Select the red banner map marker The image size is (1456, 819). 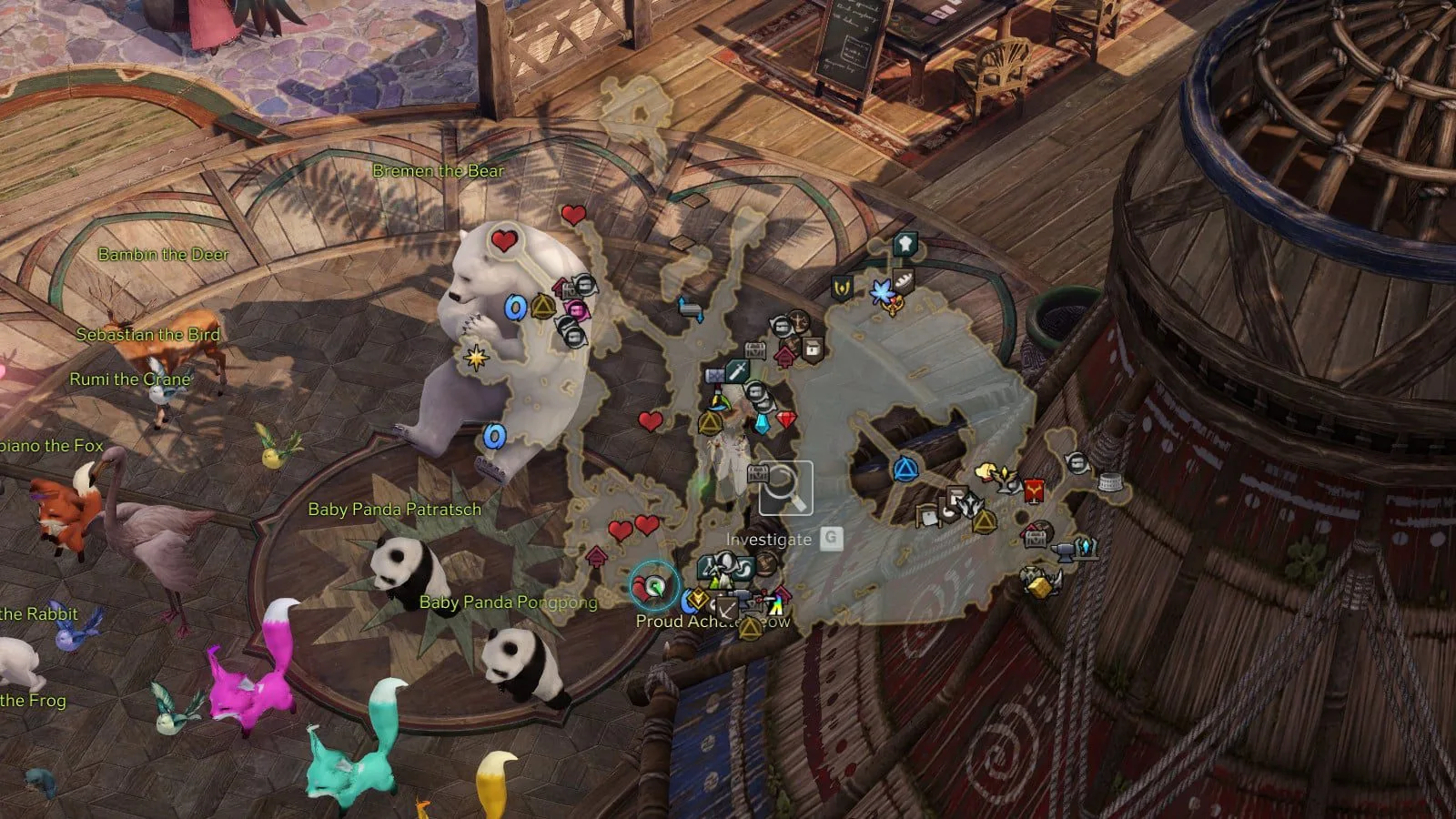click(x=1033, y=491)
